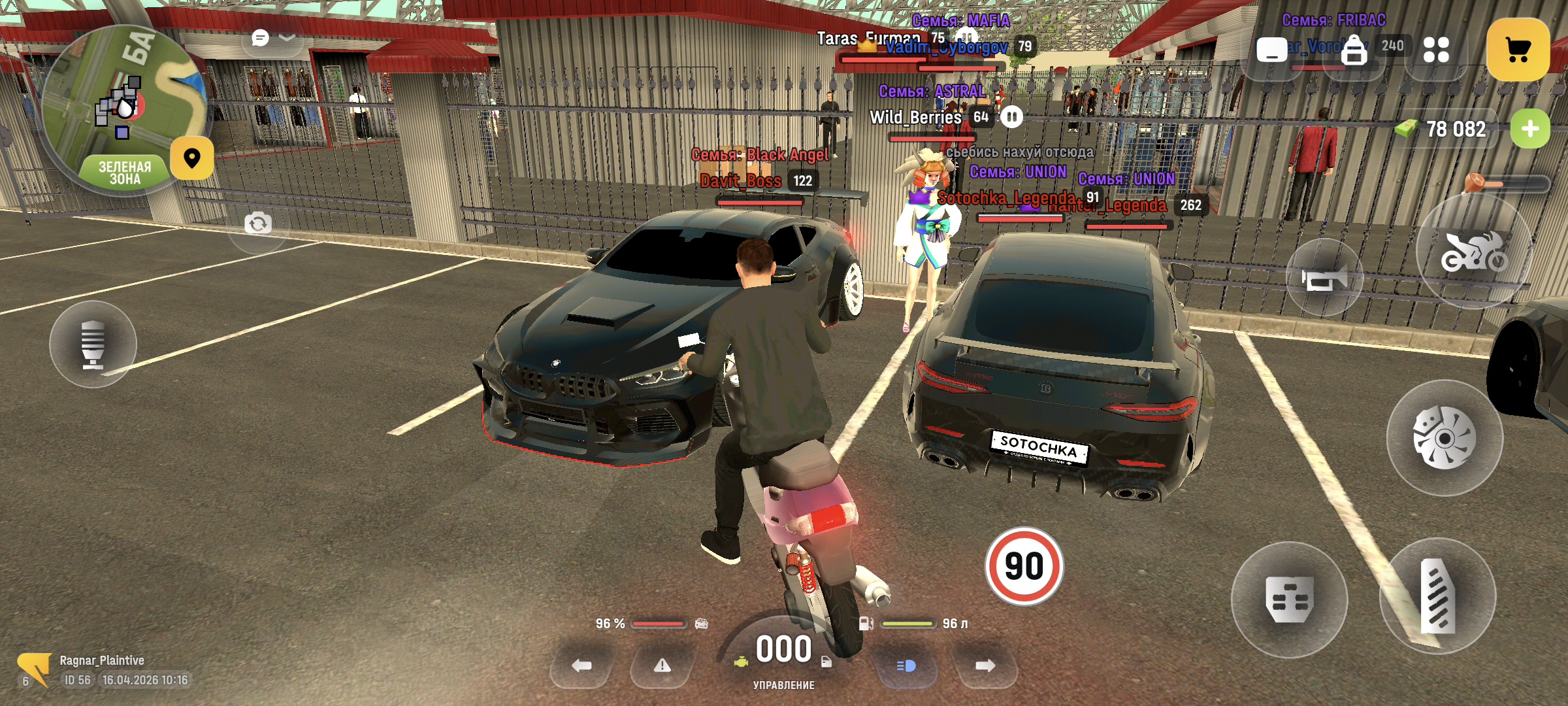Turn on the hazard warning lights

click(662, 665)
